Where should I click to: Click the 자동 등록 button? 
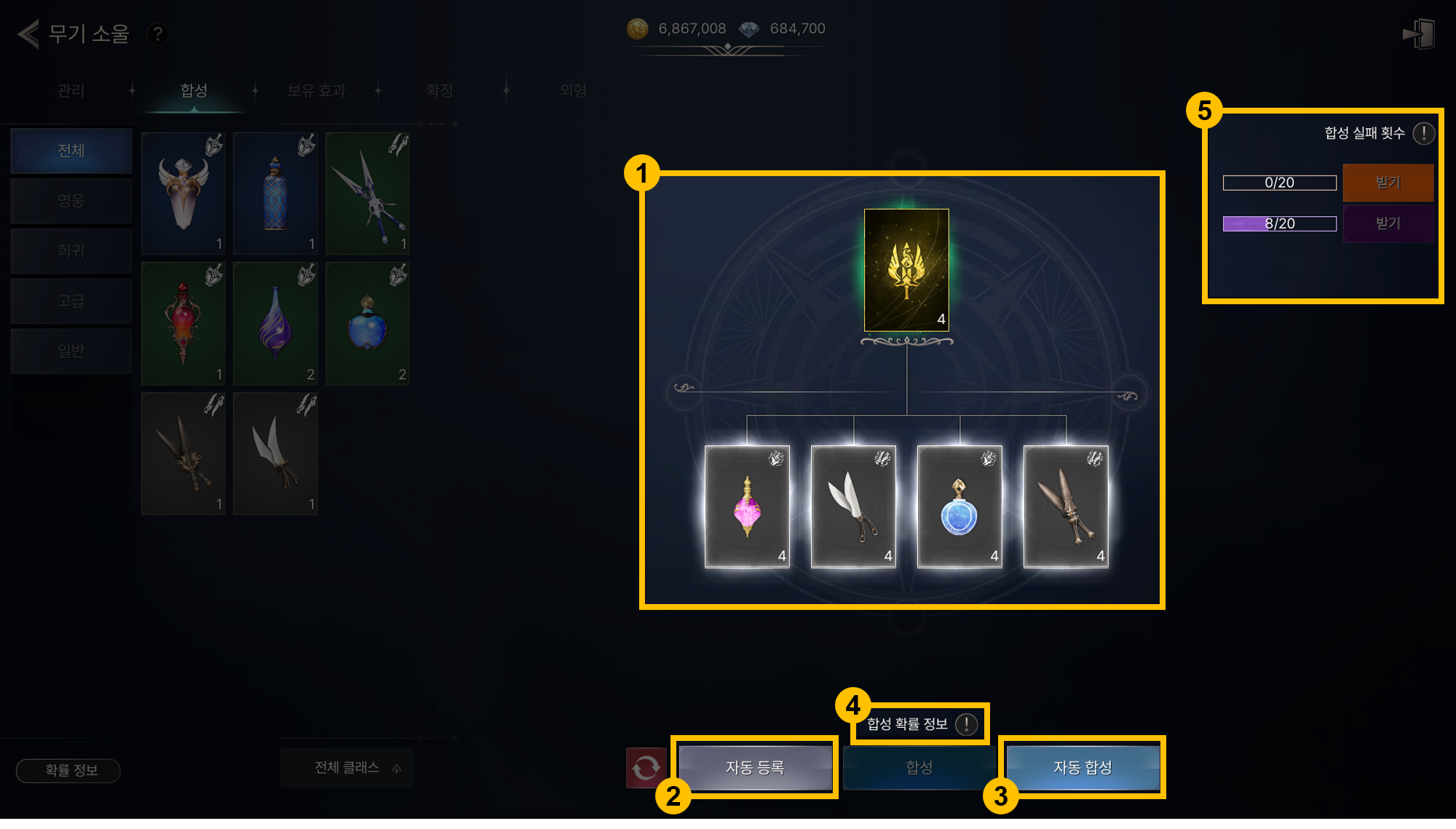(x=755, y=767)
